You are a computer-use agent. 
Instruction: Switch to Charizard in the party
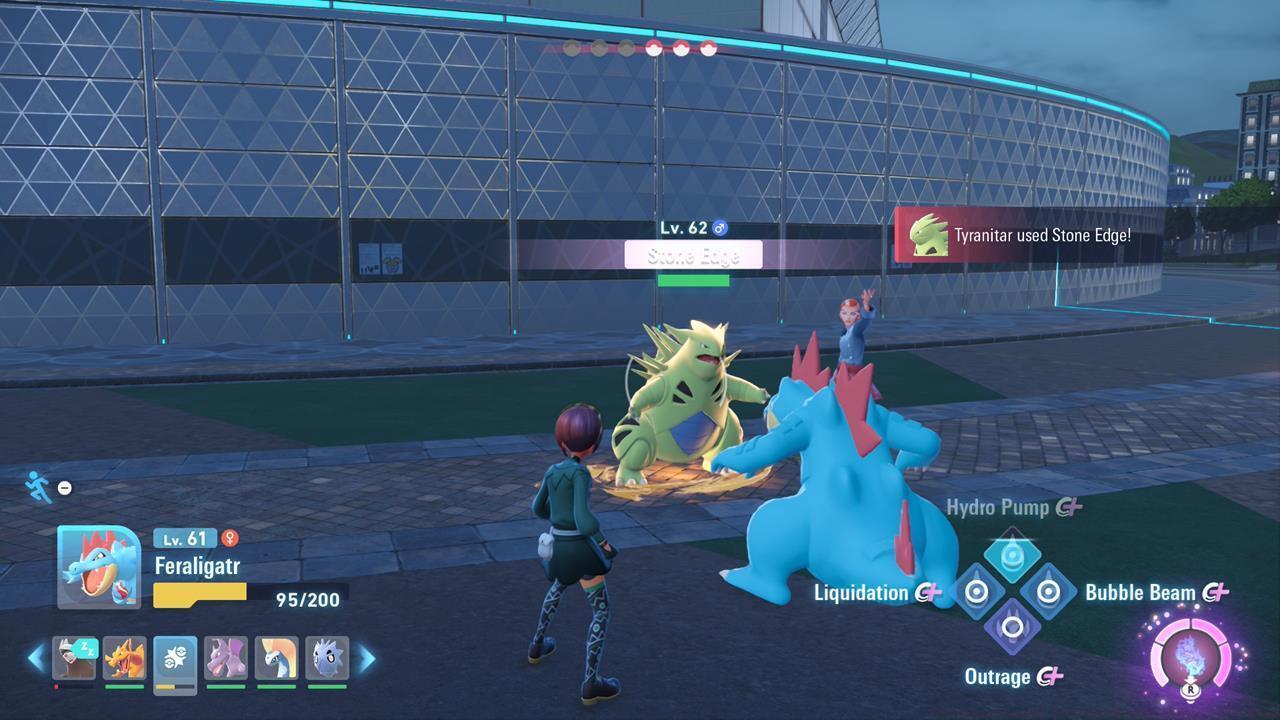(125, 658)
